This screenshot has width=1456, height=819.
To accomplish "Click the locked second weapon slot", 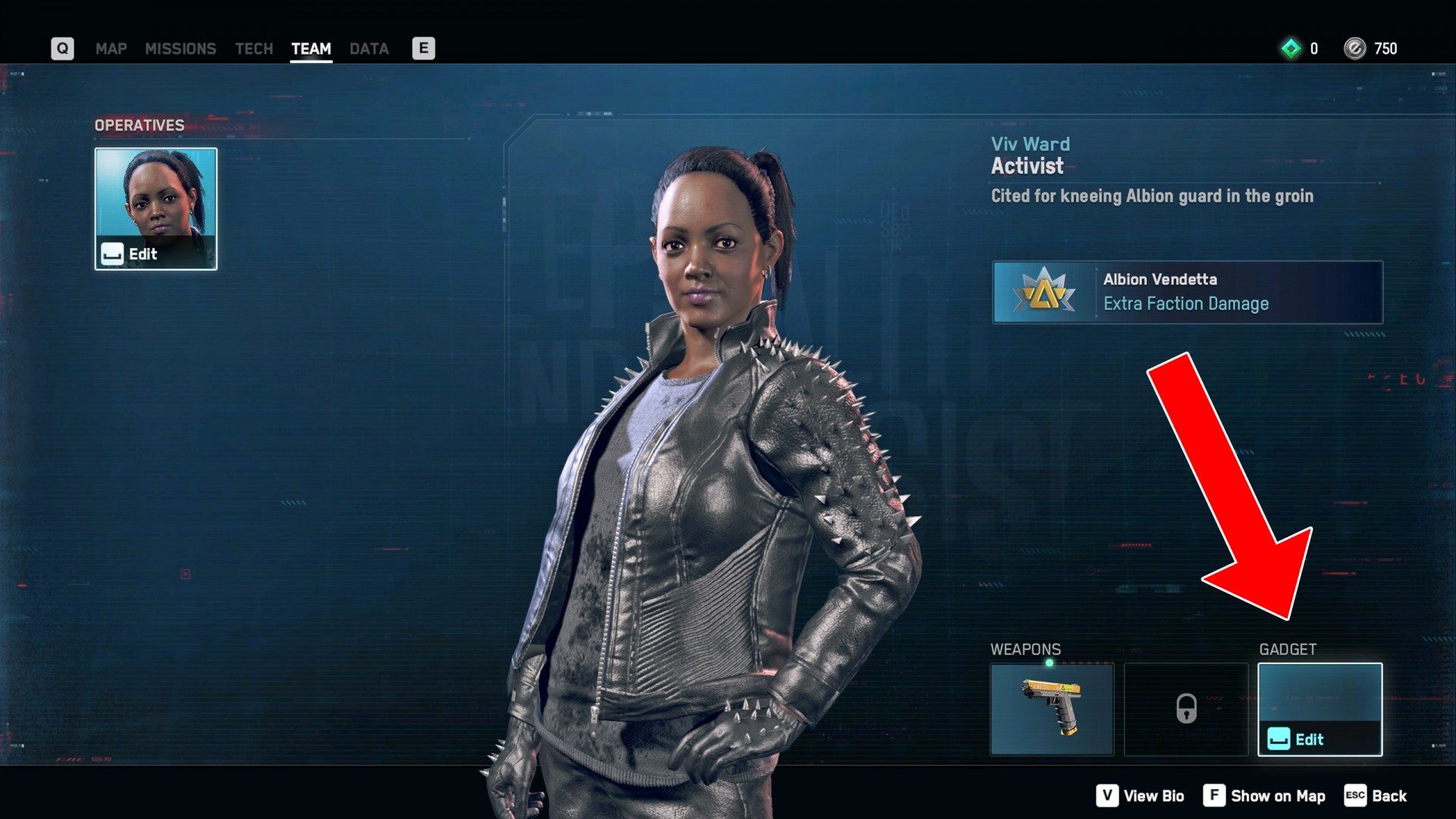I will pyautogui.click(x=1186, y=709).
